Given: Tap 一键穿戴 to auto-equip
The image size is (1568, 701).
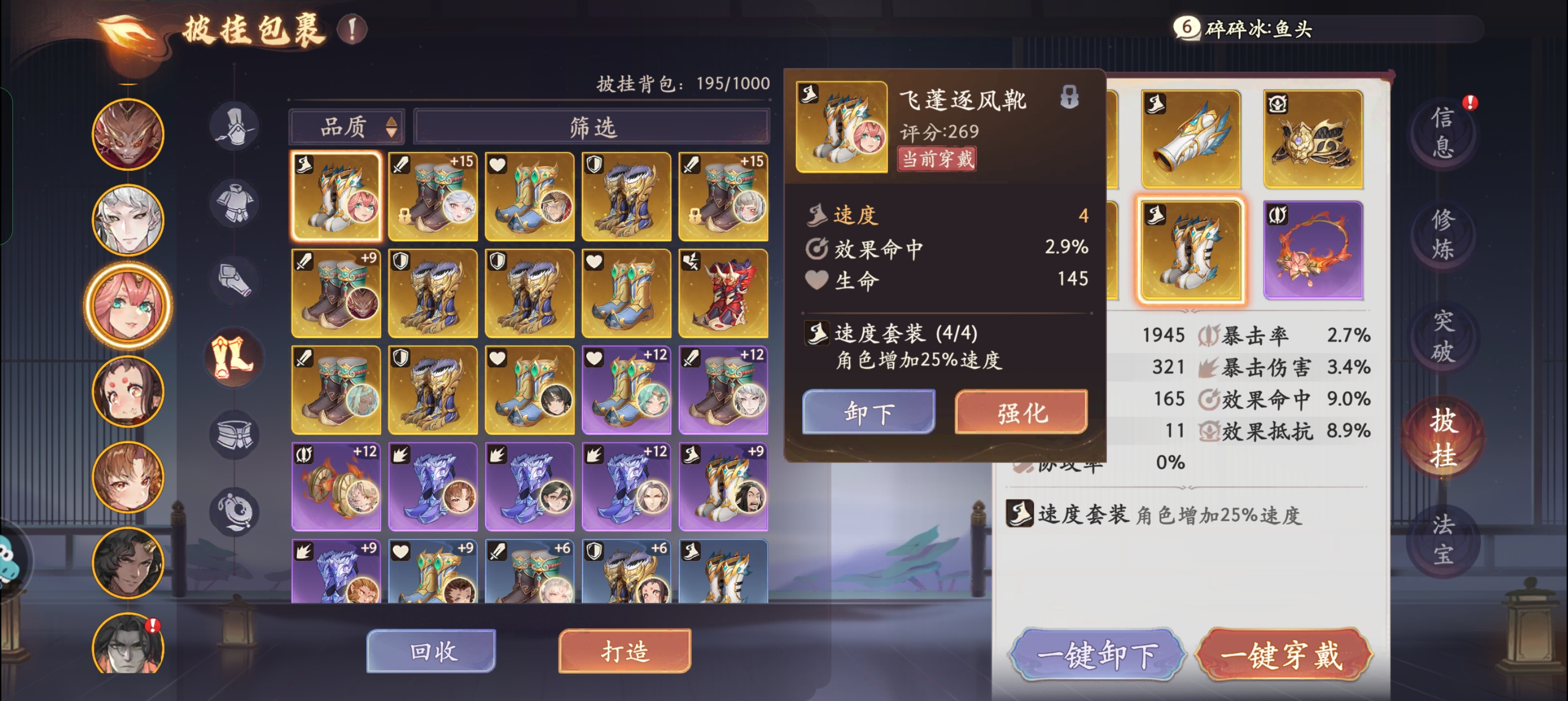Looking at the screenshot, I should tap(1282, 655).
